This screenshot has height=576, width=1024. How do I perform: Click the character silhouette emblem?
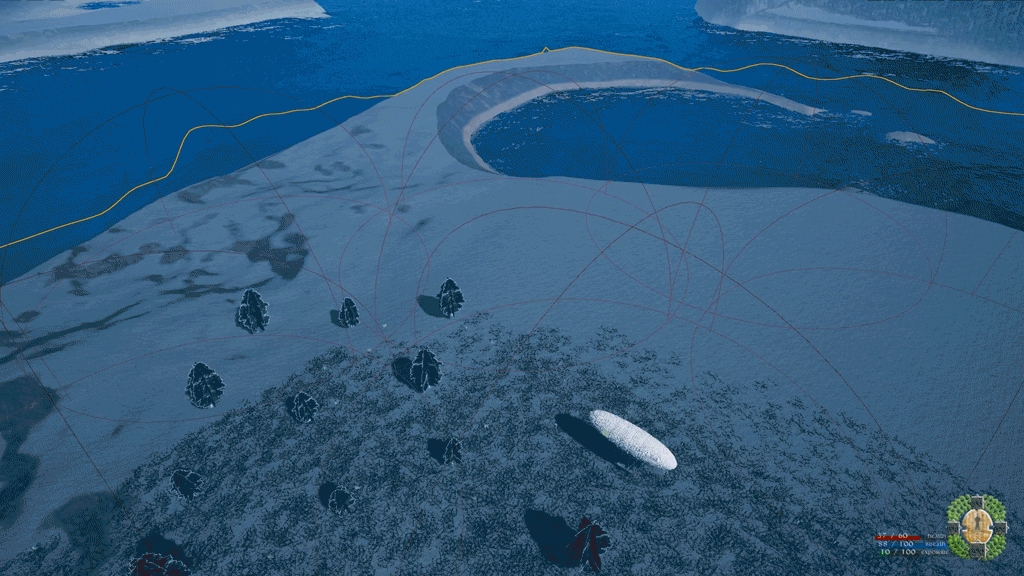(x=977, y=526)
